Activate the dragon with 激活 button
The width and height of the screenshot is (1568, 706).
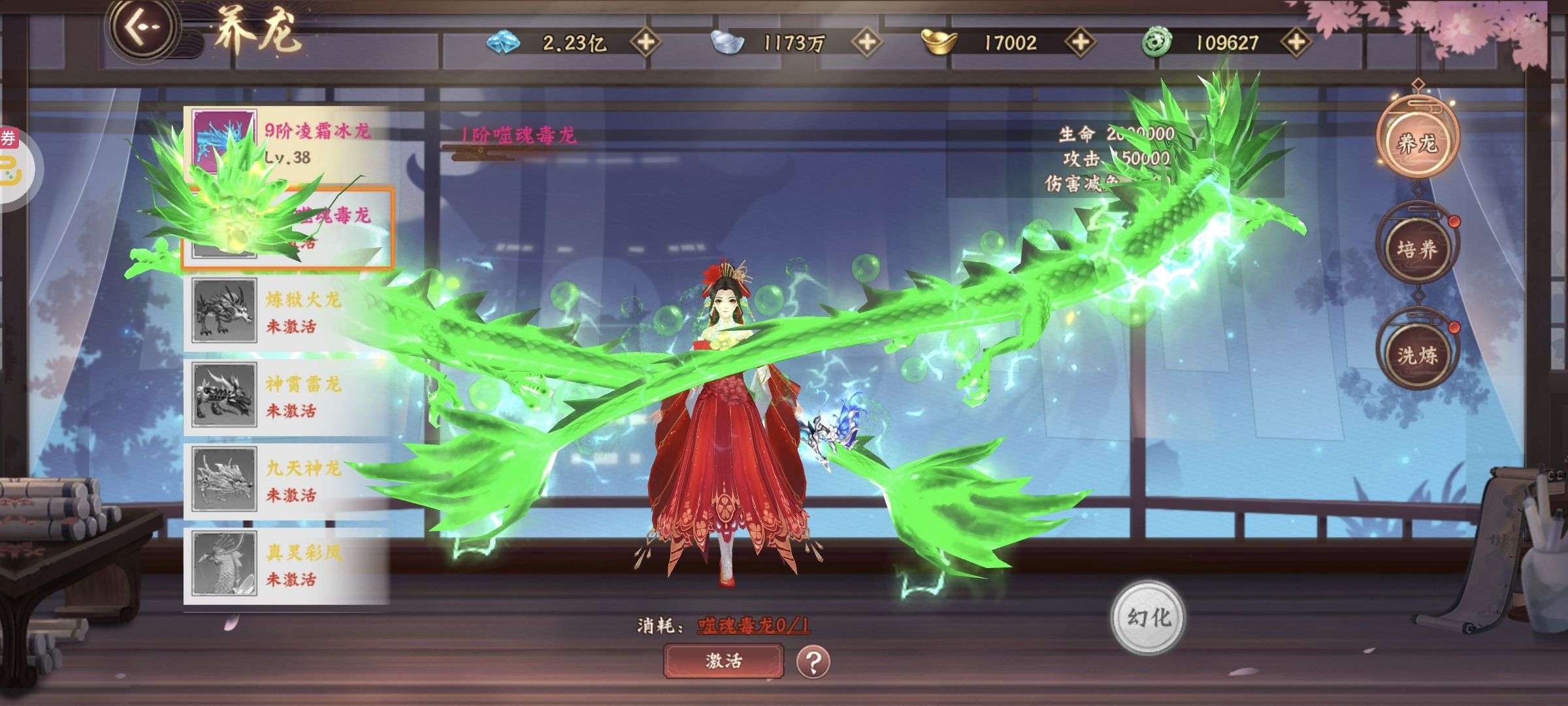click(723, 661)
